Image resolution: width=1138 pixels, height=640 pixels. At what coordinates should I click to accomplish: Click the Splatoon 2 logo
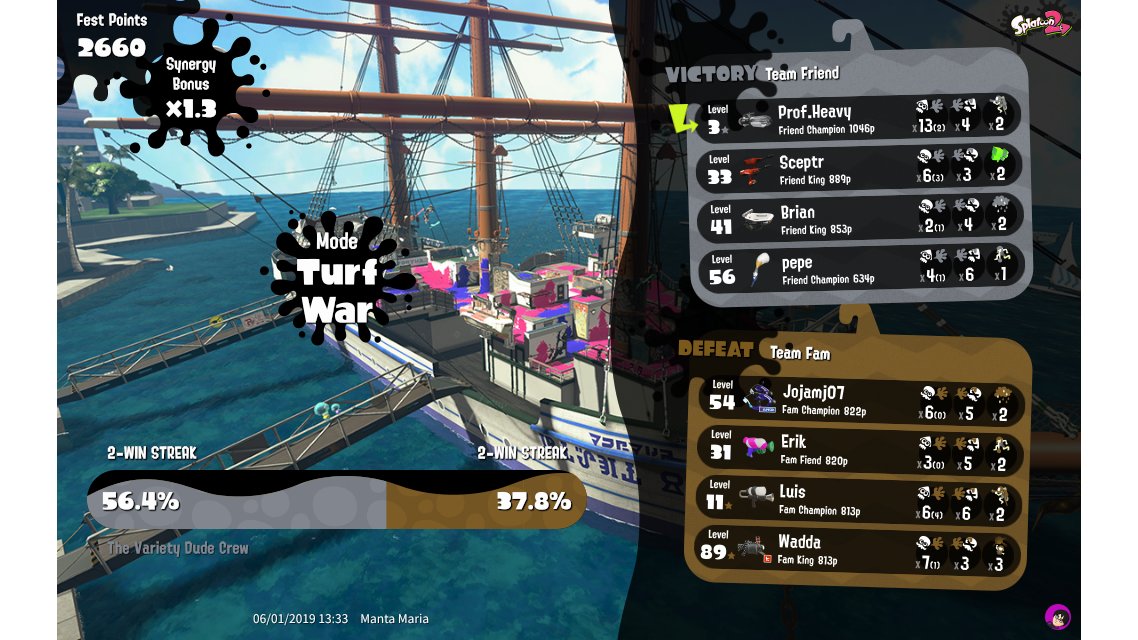(x=1040, y=22)
